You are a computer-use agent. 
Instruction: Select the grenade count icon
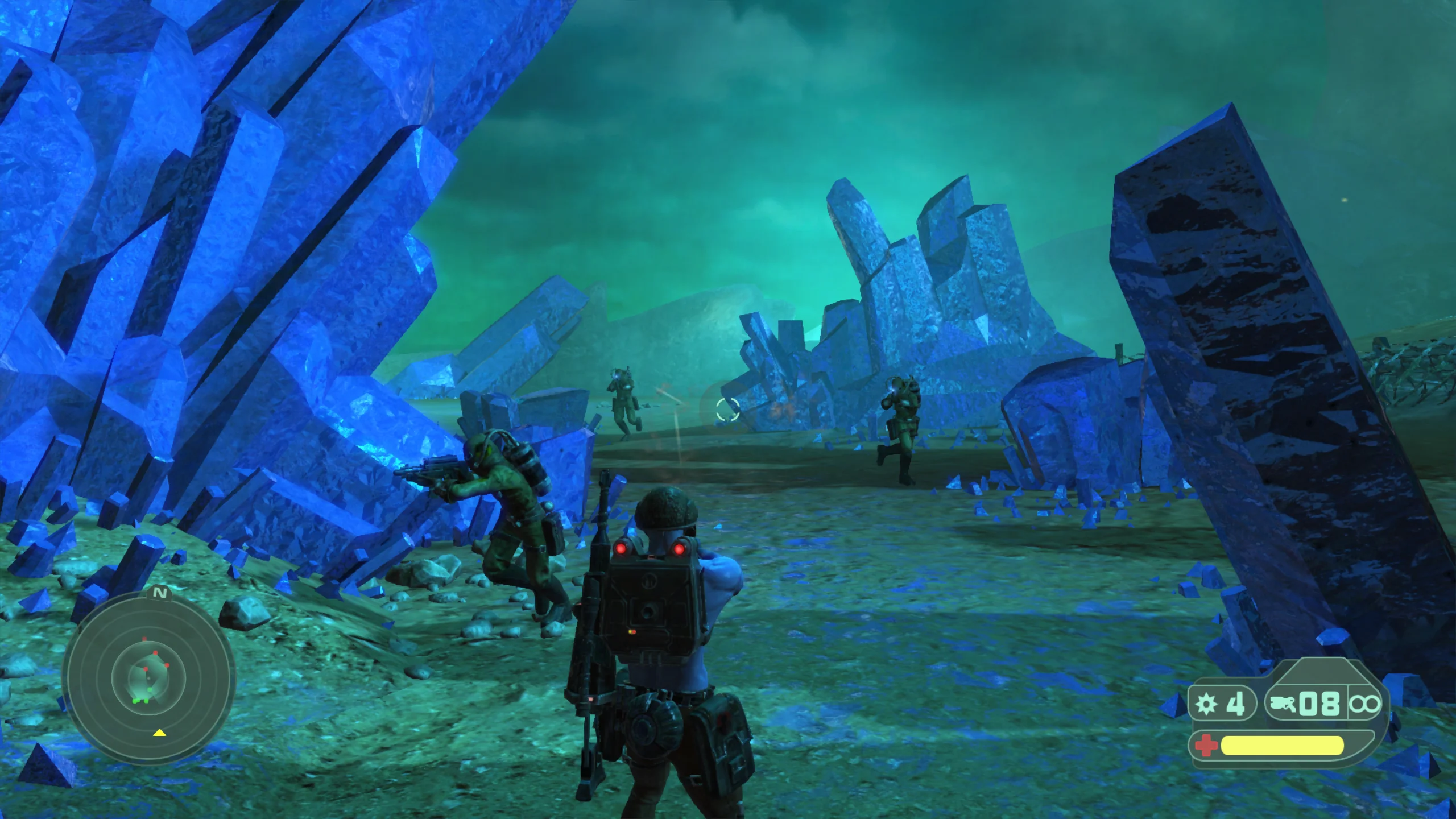coord(1206,705)
